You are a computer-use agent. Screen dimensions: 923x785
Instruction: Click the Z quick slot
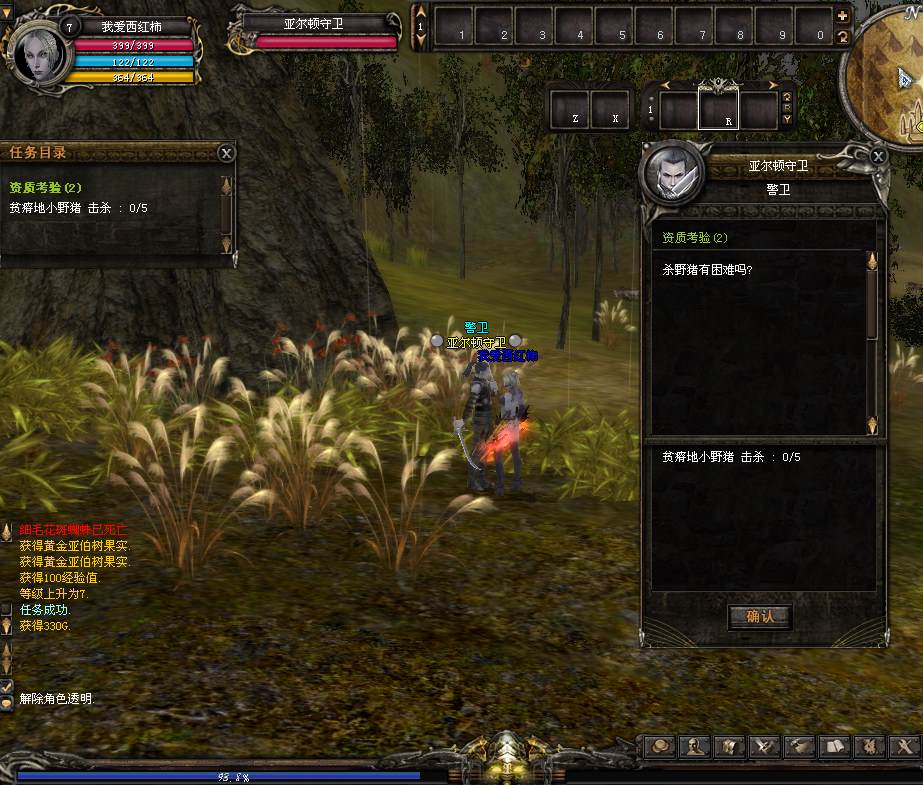(570, 110)
